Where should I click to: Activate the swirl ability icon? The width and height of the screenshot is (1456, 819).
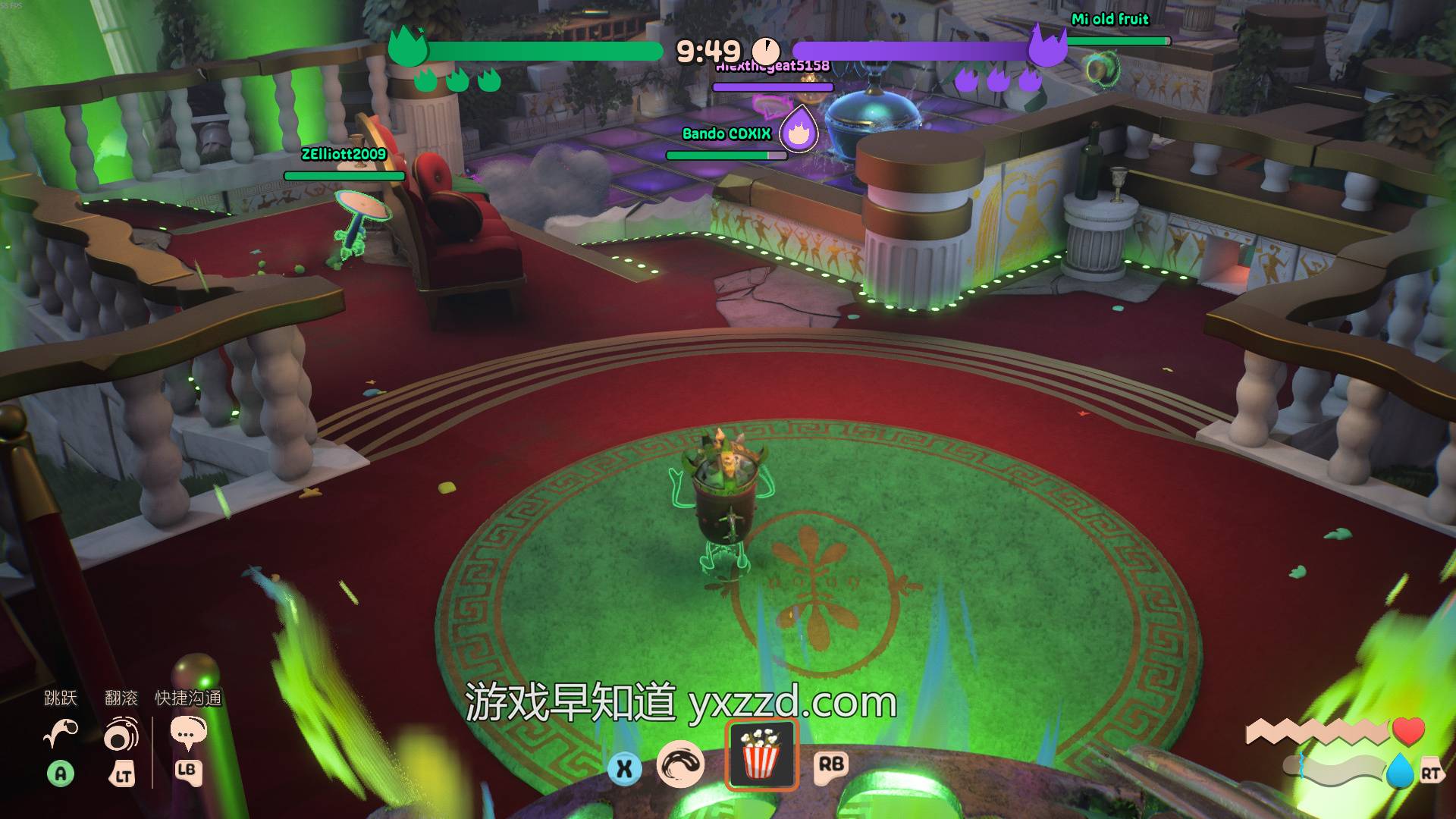pos(680,764)
